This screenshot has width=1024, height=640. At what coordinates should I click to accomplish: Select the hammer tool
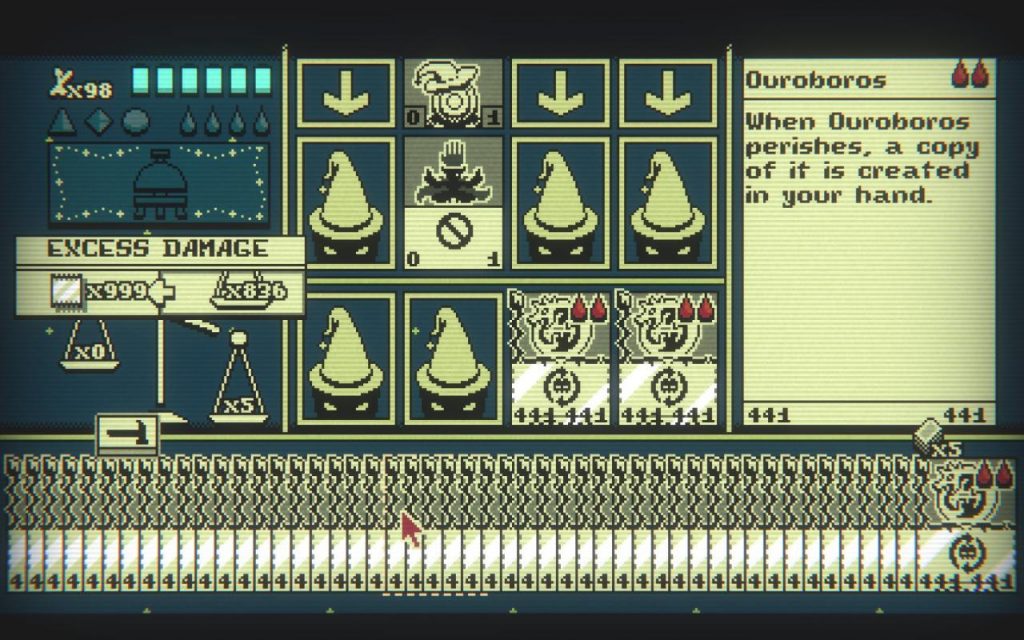[x=126, y=433]
